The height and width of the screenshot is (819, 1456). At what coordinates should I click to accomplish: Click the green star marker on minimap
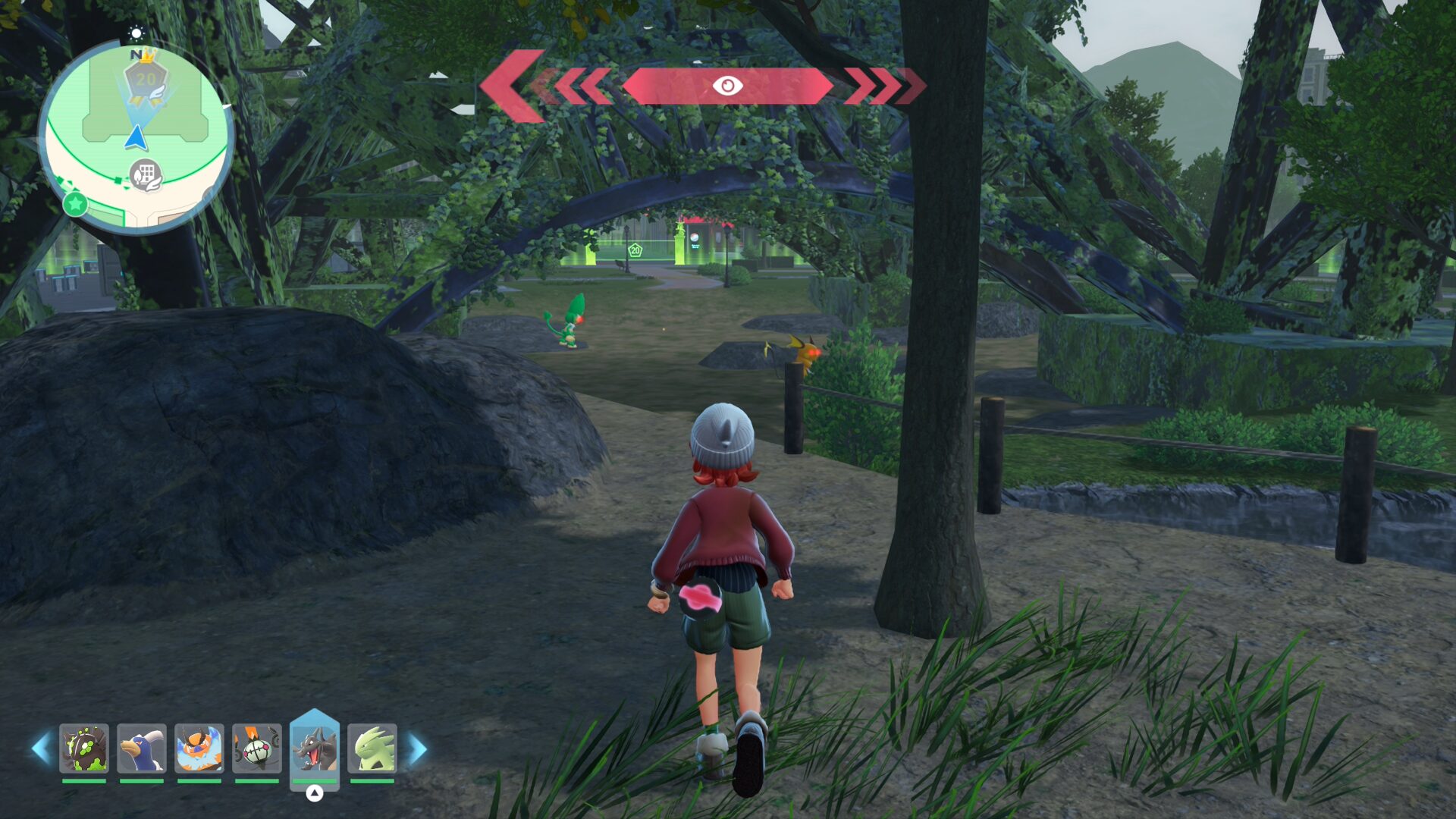coord(75,203)
